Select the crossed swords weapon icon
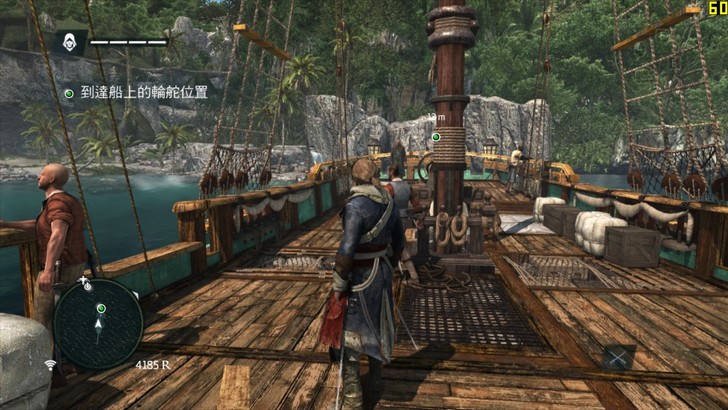The height and width of the screenshot is (410, 728). click(x=619, y=354)
